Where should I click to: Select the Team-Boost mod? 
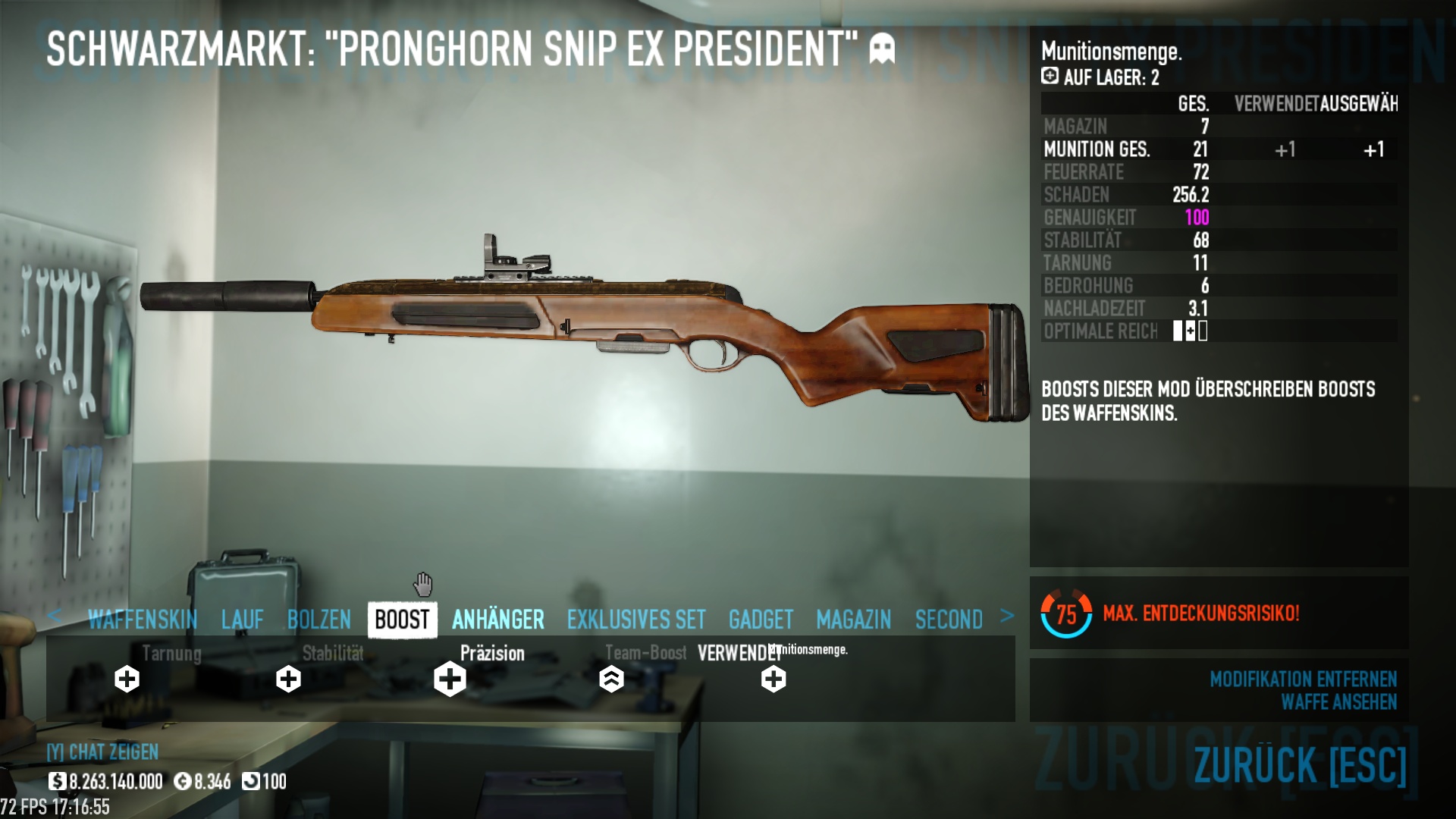click(x=611, y=679)
